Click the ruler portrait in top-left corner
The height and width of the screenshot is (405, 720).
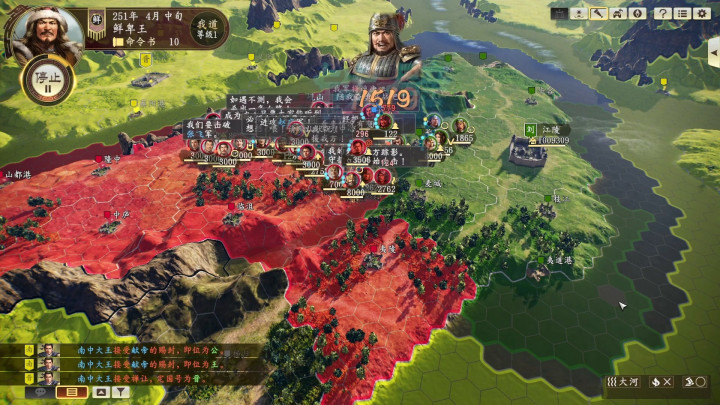coord(42,28)
